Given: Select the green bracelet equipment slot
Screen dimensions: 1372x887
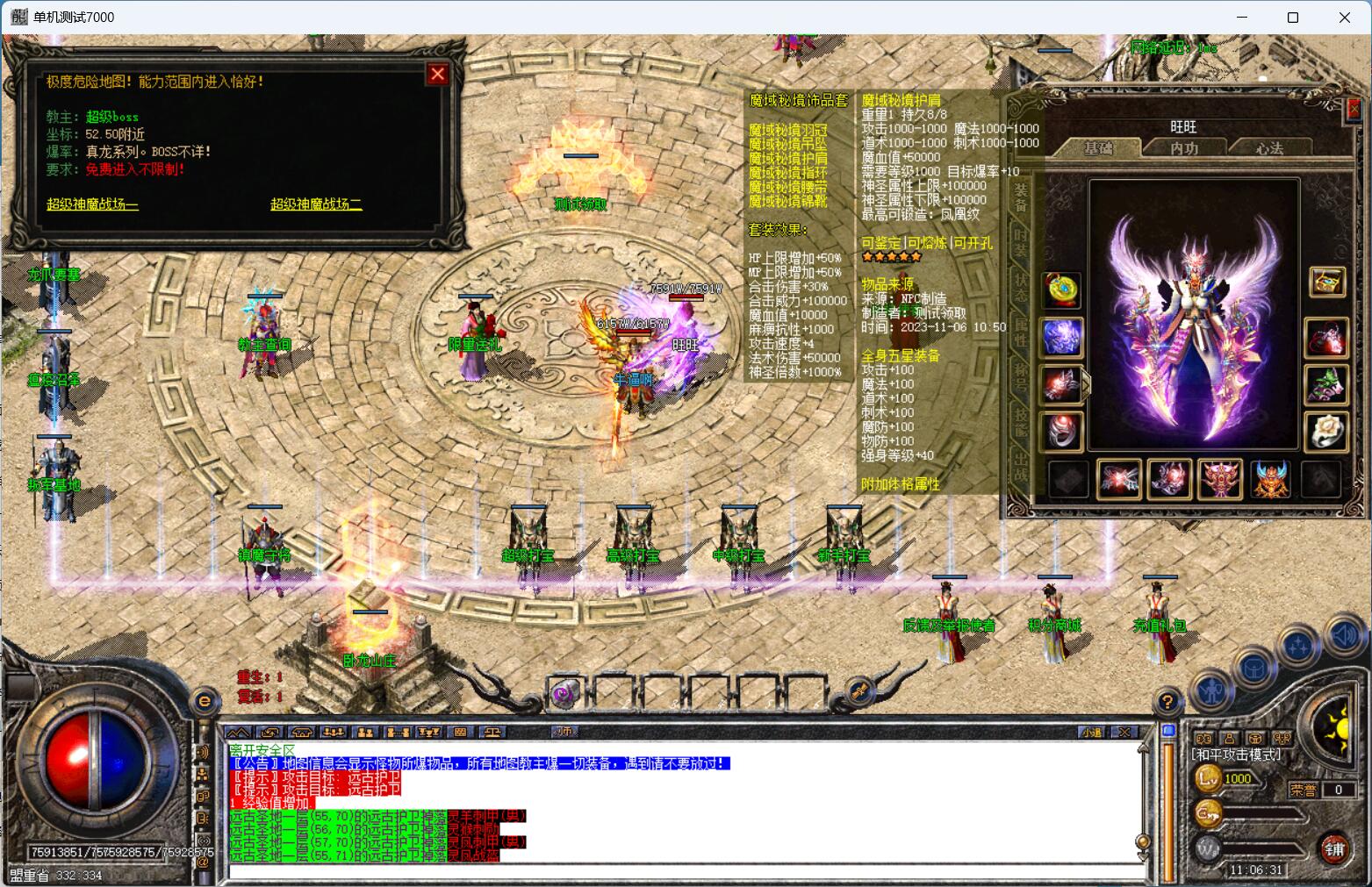Looking at the screenshot, I should (x=1325, y=384).
